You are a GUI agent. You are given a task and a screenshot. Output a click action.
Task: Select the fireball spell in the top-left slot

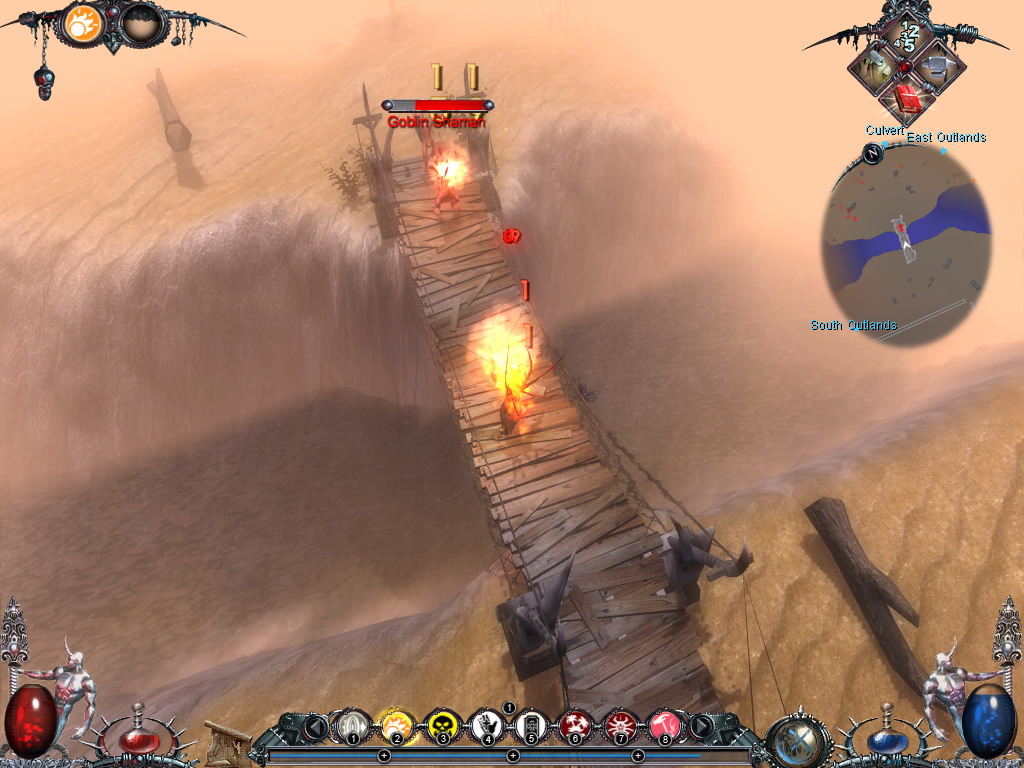(x=85, y=23)
